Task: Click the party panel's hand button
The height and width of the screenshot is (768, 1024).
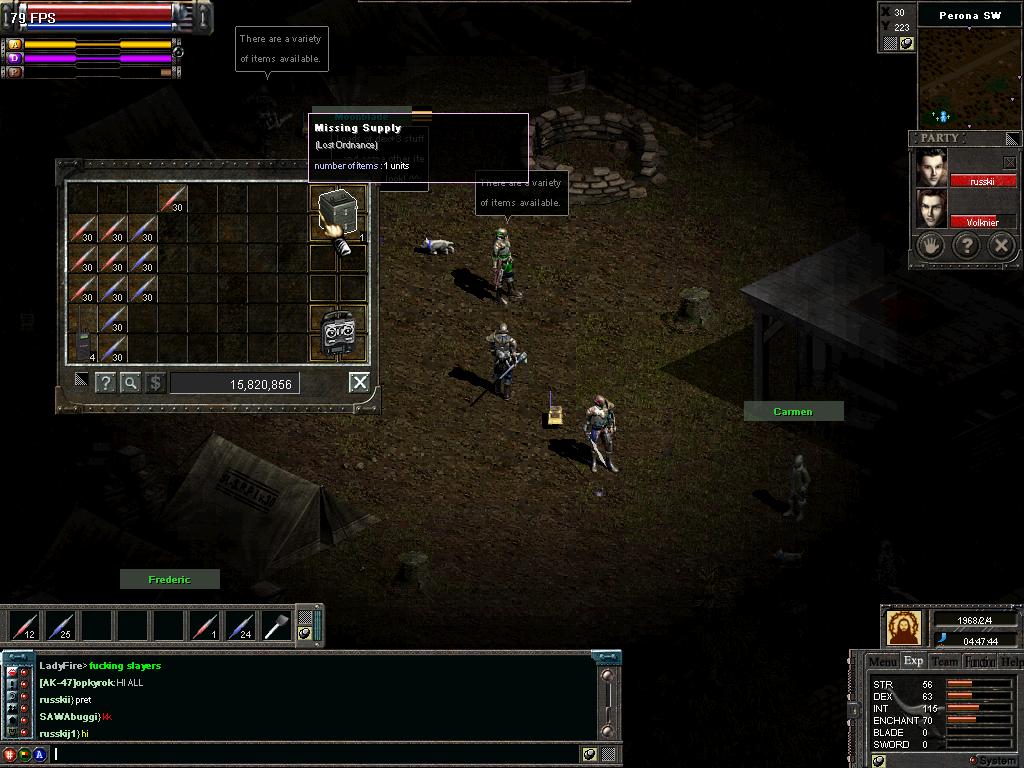Action: [931, 246]
